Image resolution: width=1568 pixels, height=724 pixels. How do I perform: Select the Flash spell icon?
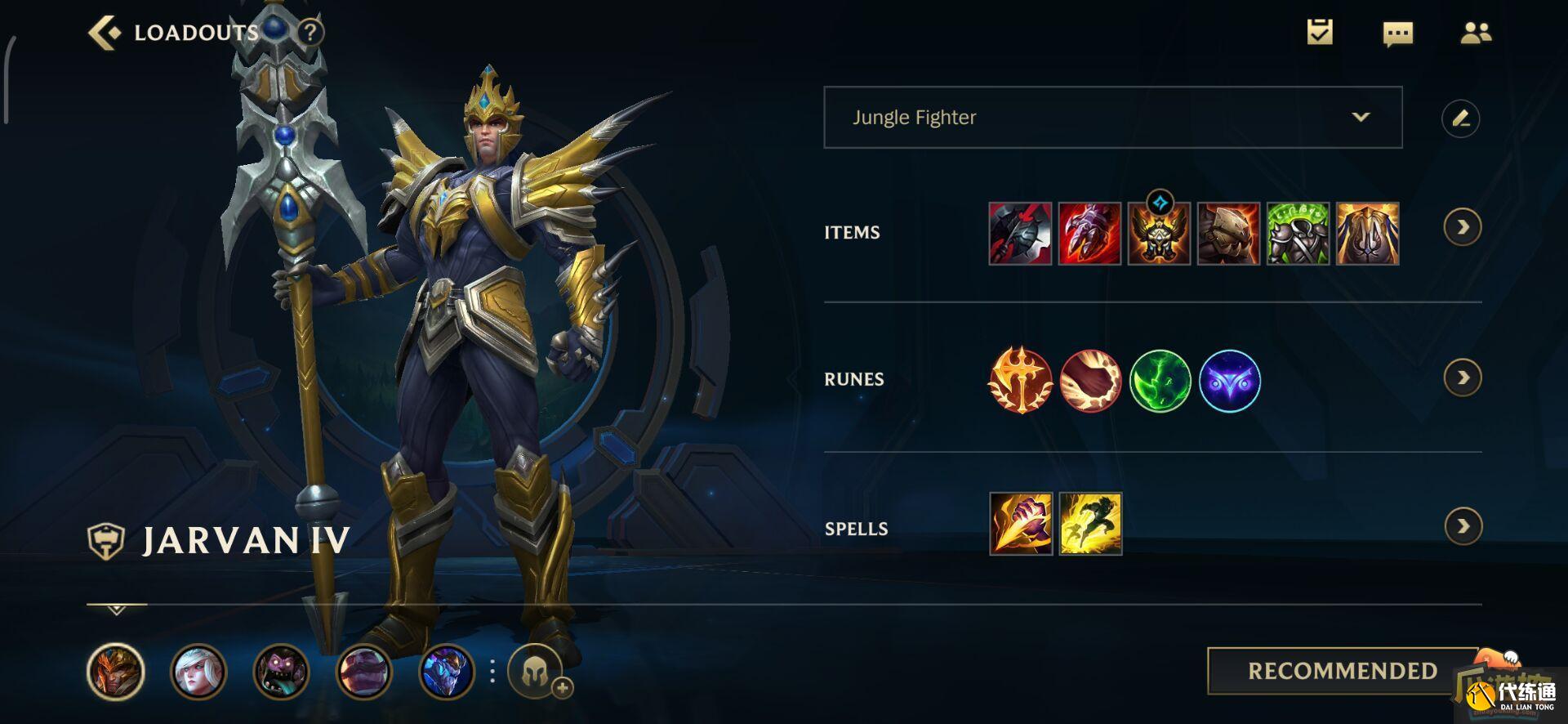[1090, 524]
